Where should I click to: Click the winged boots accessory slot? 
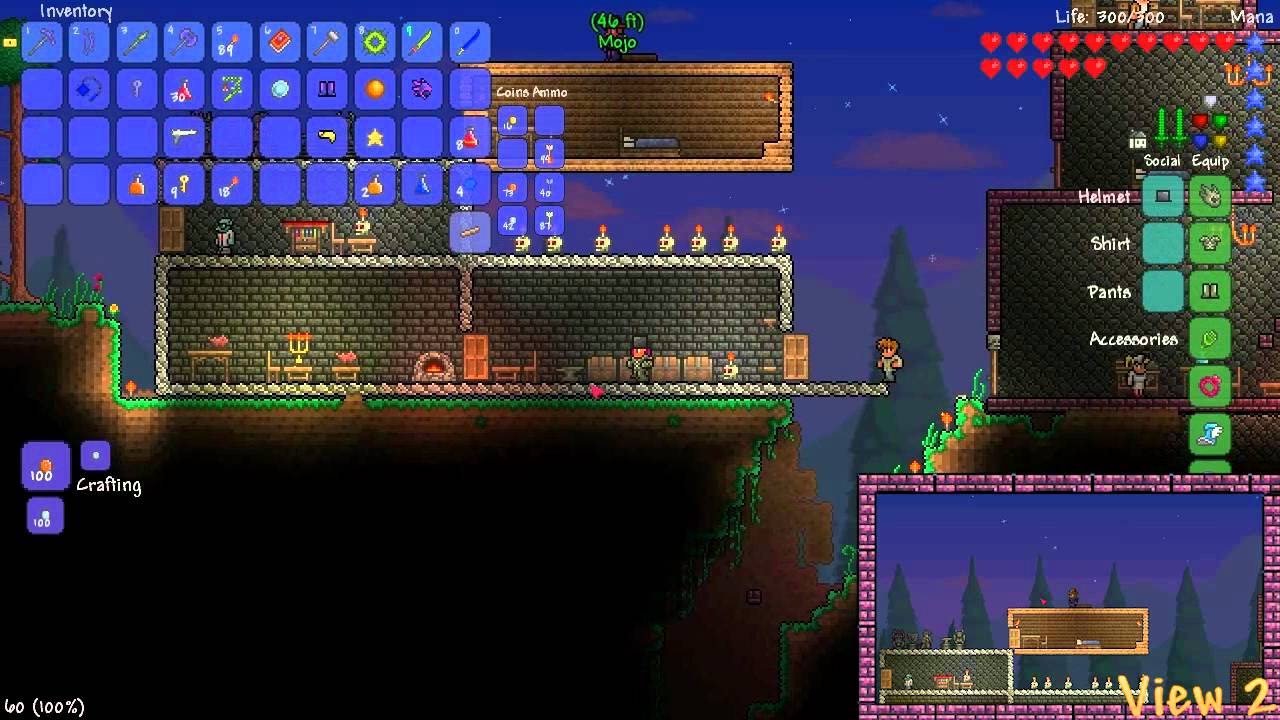click(1210, 433)
